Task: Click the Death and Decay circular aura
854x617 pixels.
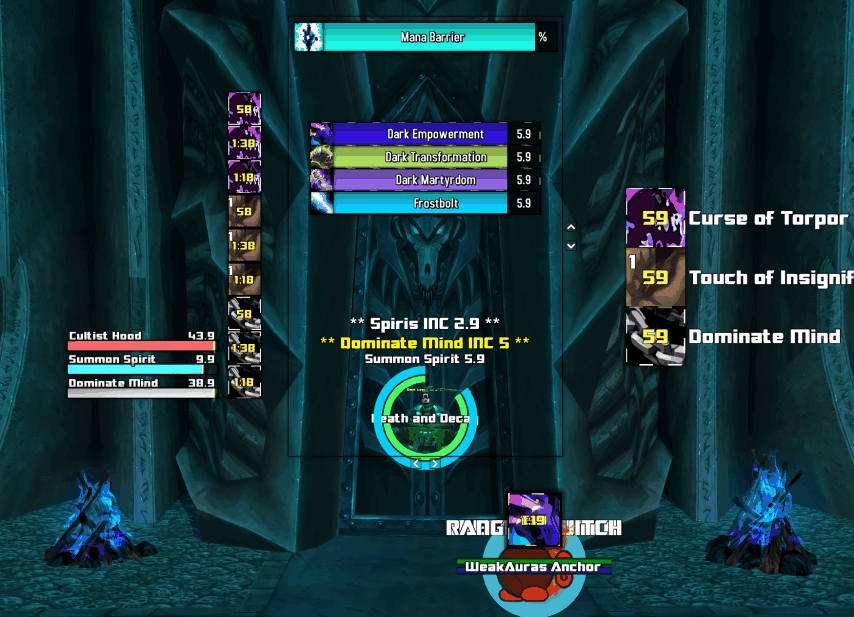Action: [426, 418]
